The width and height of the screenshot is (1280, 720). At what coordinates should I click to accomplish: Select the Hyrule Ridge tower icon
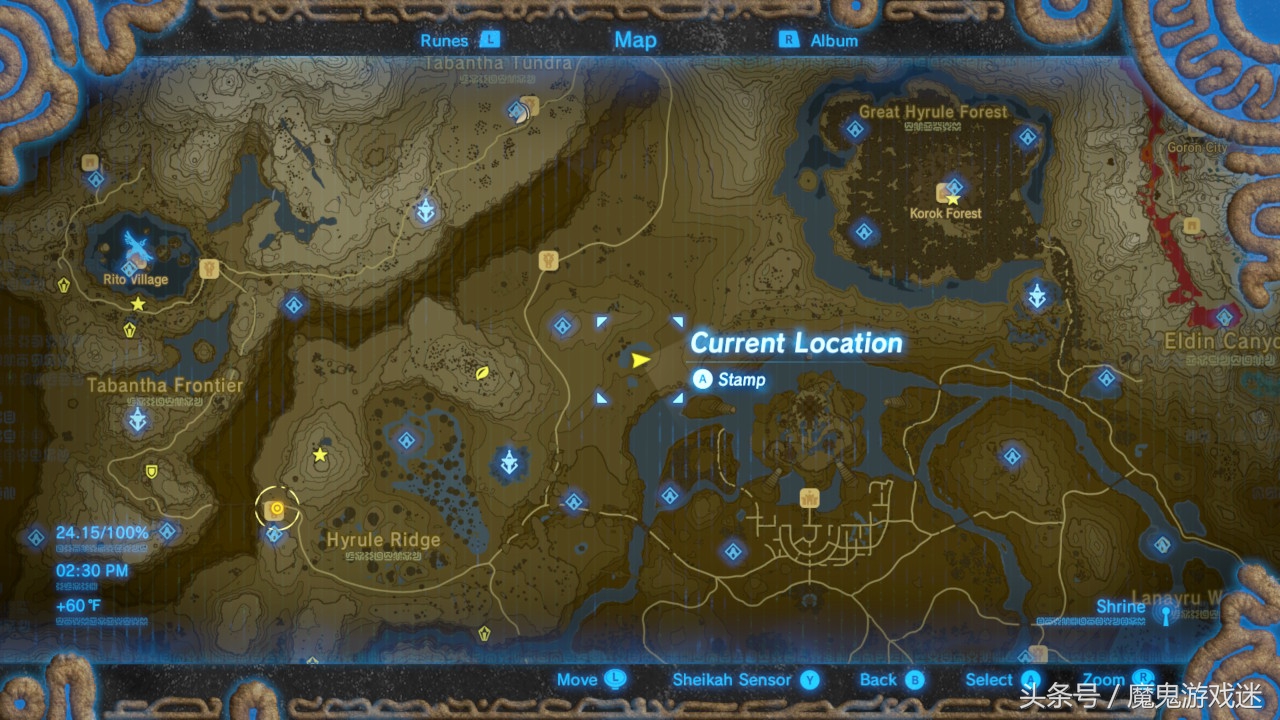point(511,463)
